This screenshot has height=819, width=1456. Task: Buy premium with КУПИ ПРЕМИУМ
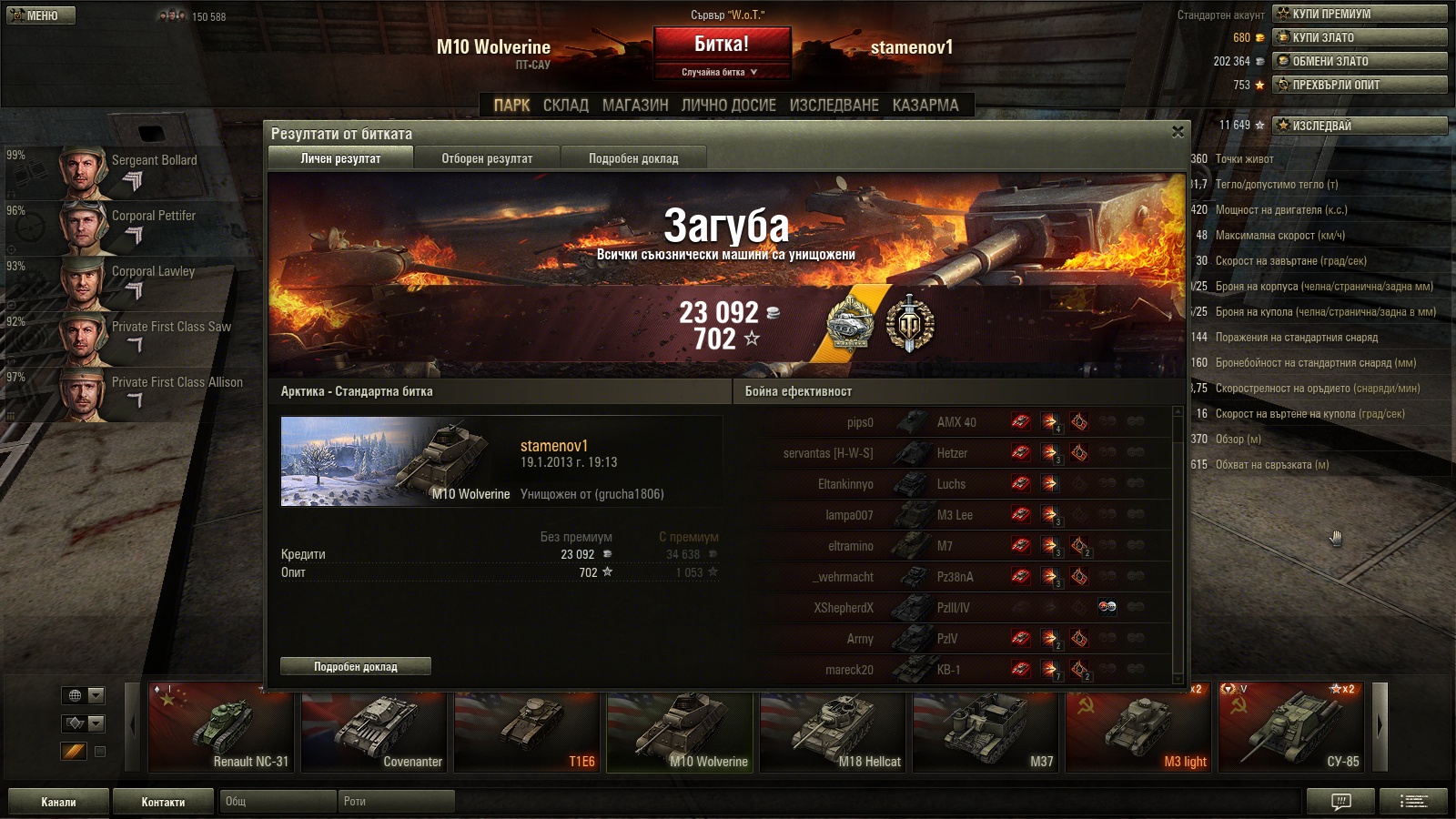tap(1360, 14)
